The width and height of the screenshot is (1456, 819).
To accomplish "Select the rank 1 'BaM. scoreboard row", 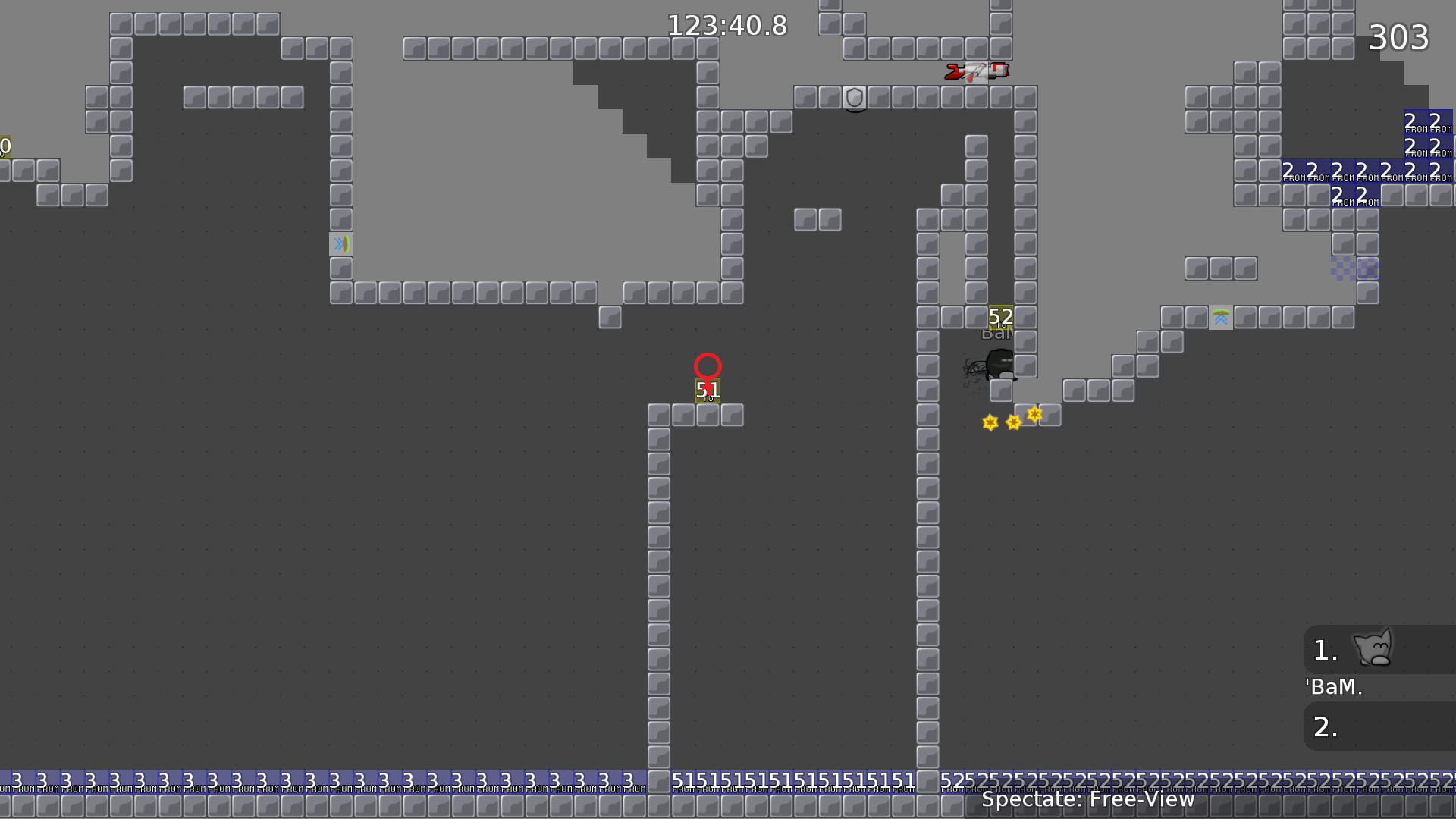I will [1378, 651].
